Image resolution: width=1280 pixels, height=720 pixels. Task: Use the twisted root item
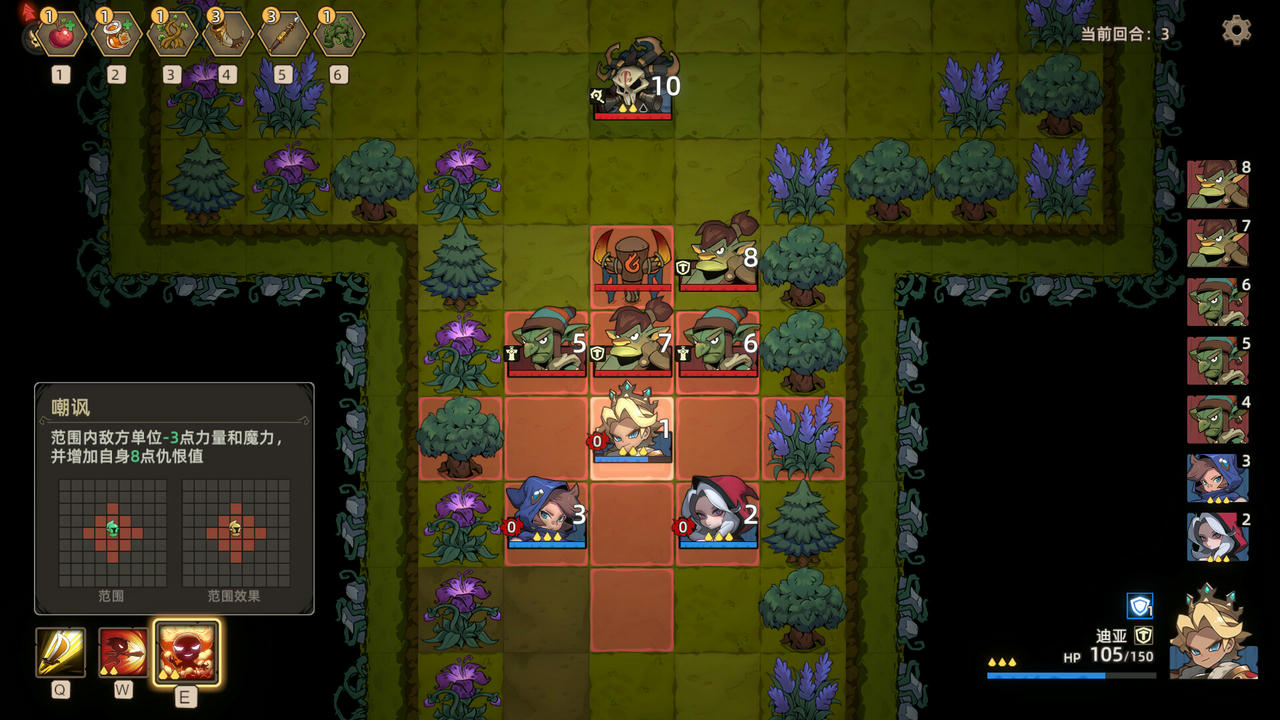coord(172,35)
